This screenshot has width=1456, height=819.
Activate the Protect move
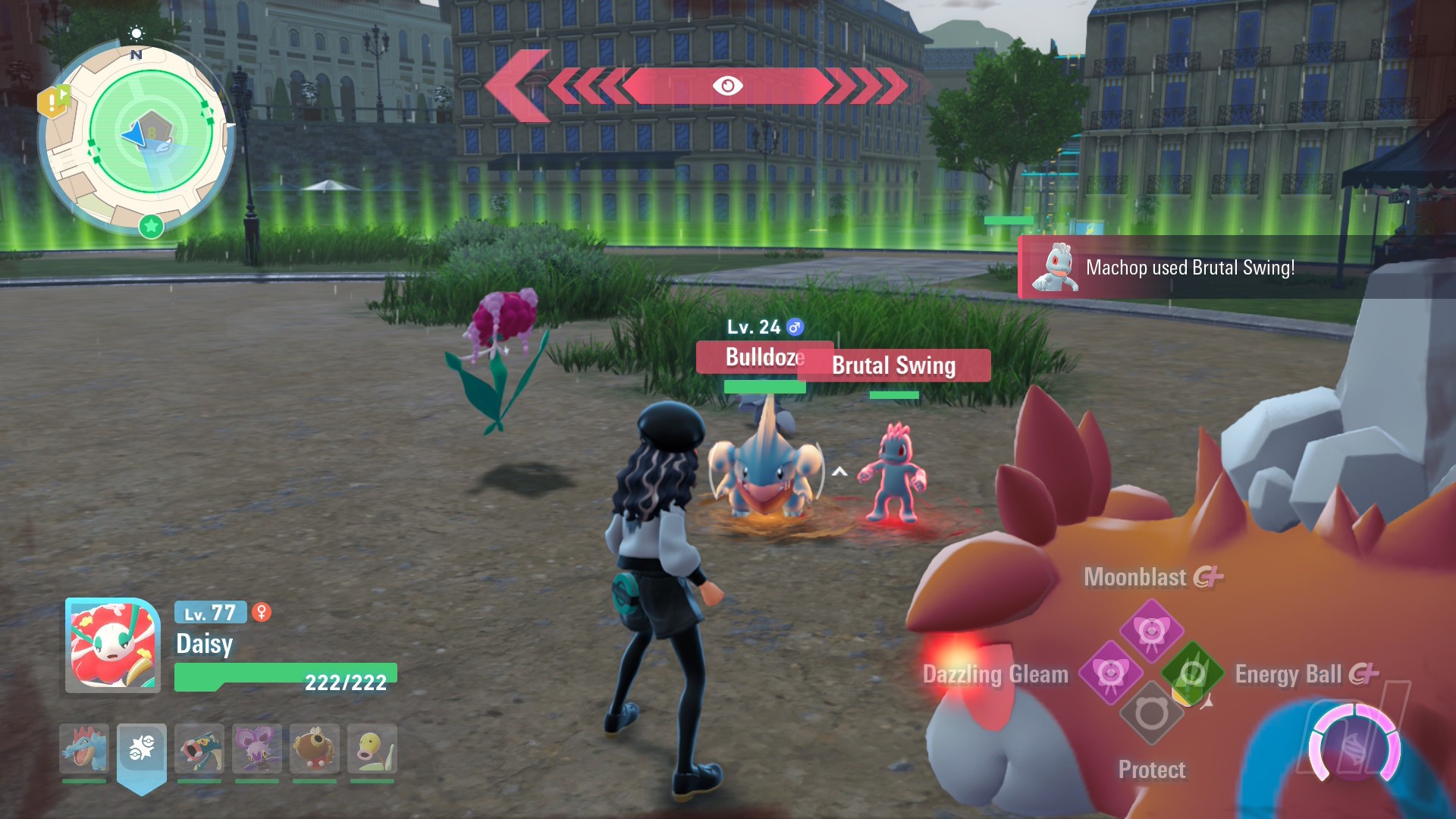point(1151,714)
